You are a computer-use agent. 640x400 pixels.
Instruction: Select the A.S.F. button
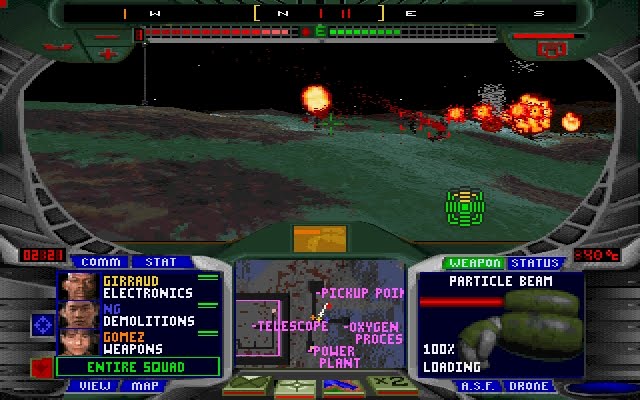coord(476,385)
